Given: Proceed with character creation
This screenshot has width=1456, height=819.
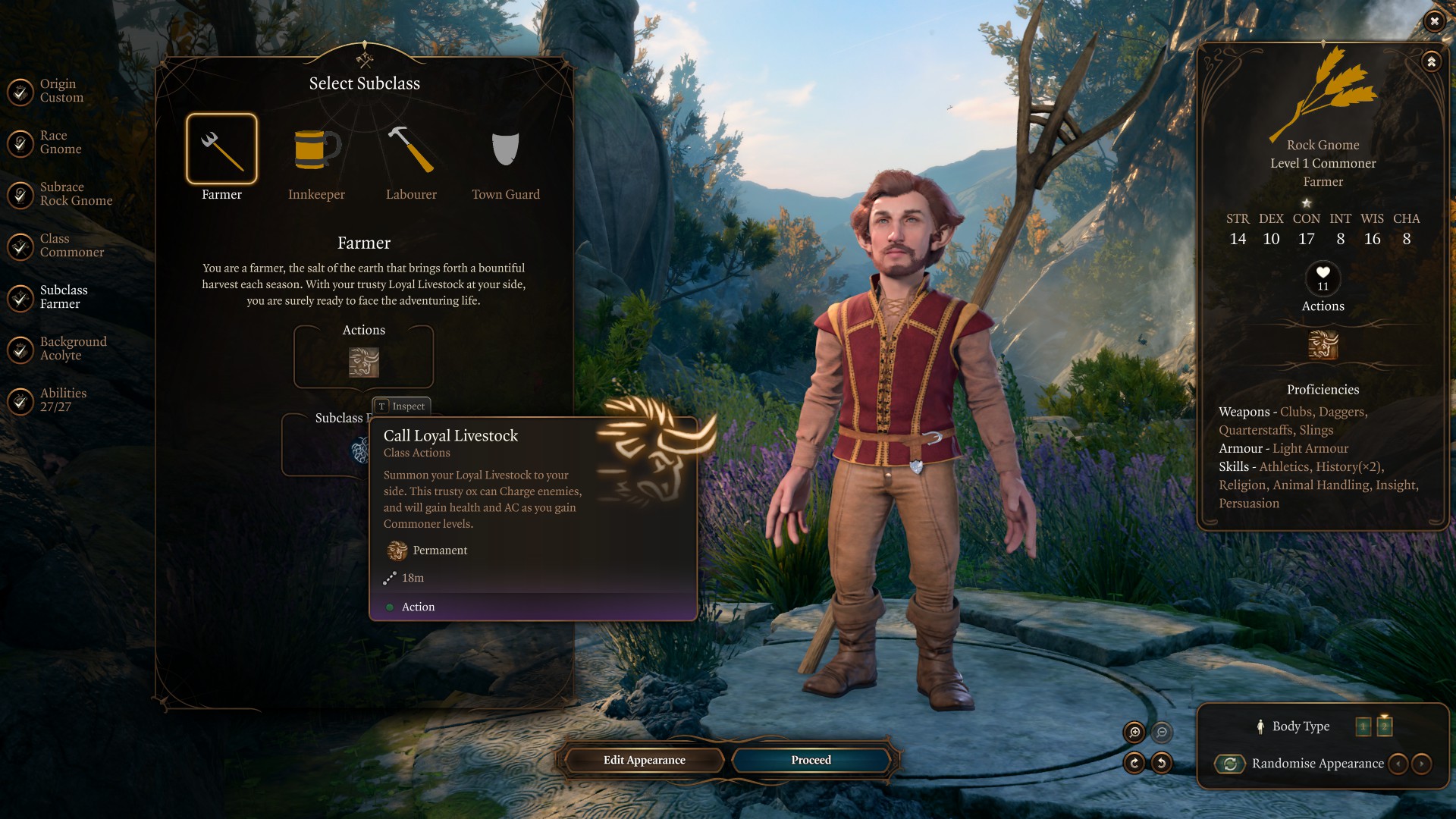Looking at the screenshot, I should (x=811, y=760).
